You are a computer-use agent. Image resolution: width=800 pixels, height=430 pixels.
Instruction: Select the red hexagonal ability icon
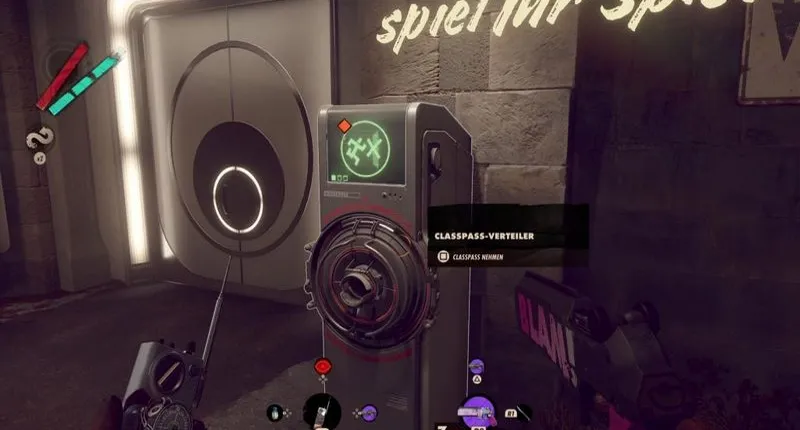[323, 367]
